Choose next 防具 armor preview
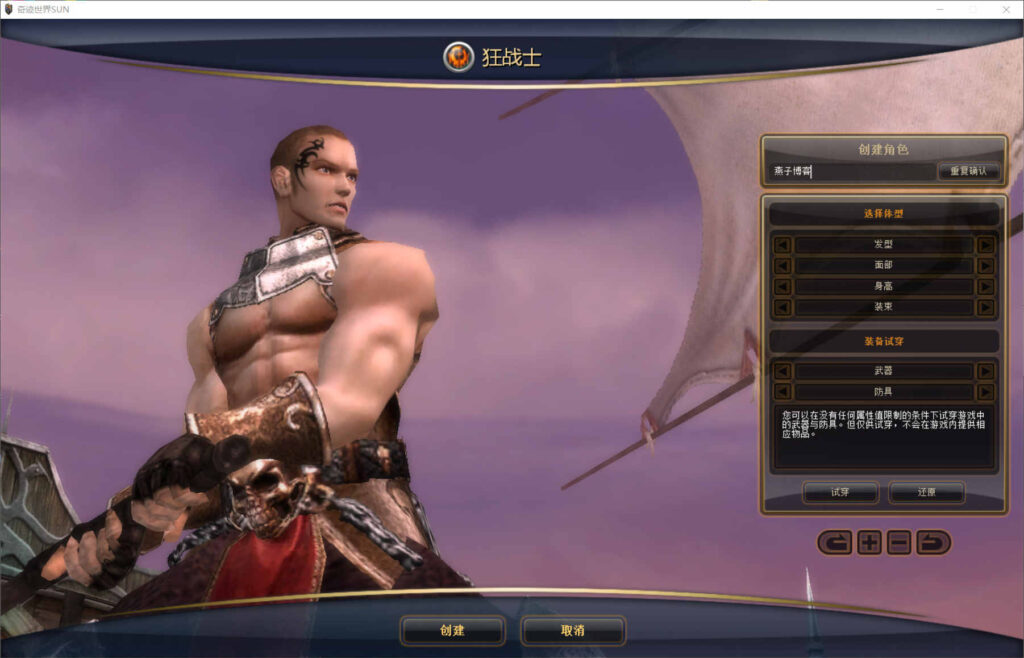 tap(985, 392)
